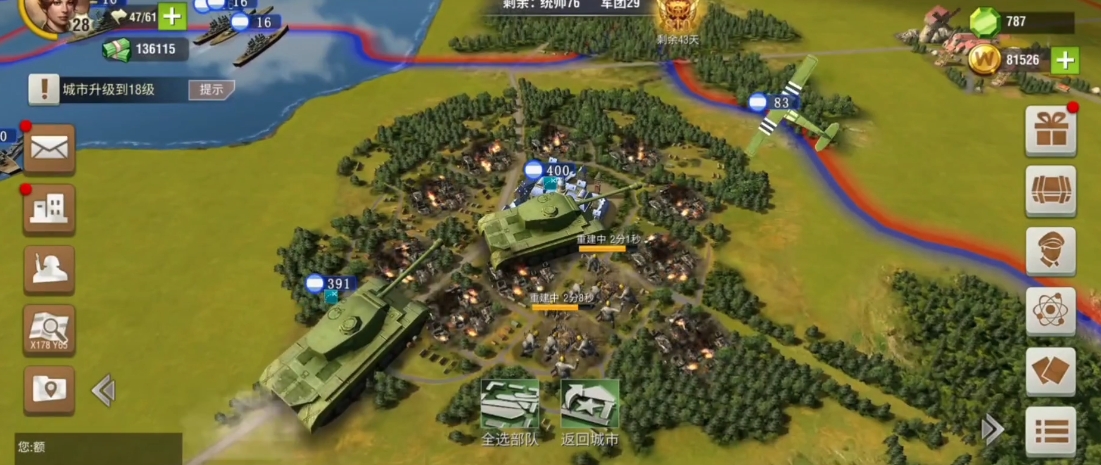Open the officer generals menu

coord(1050,251)
